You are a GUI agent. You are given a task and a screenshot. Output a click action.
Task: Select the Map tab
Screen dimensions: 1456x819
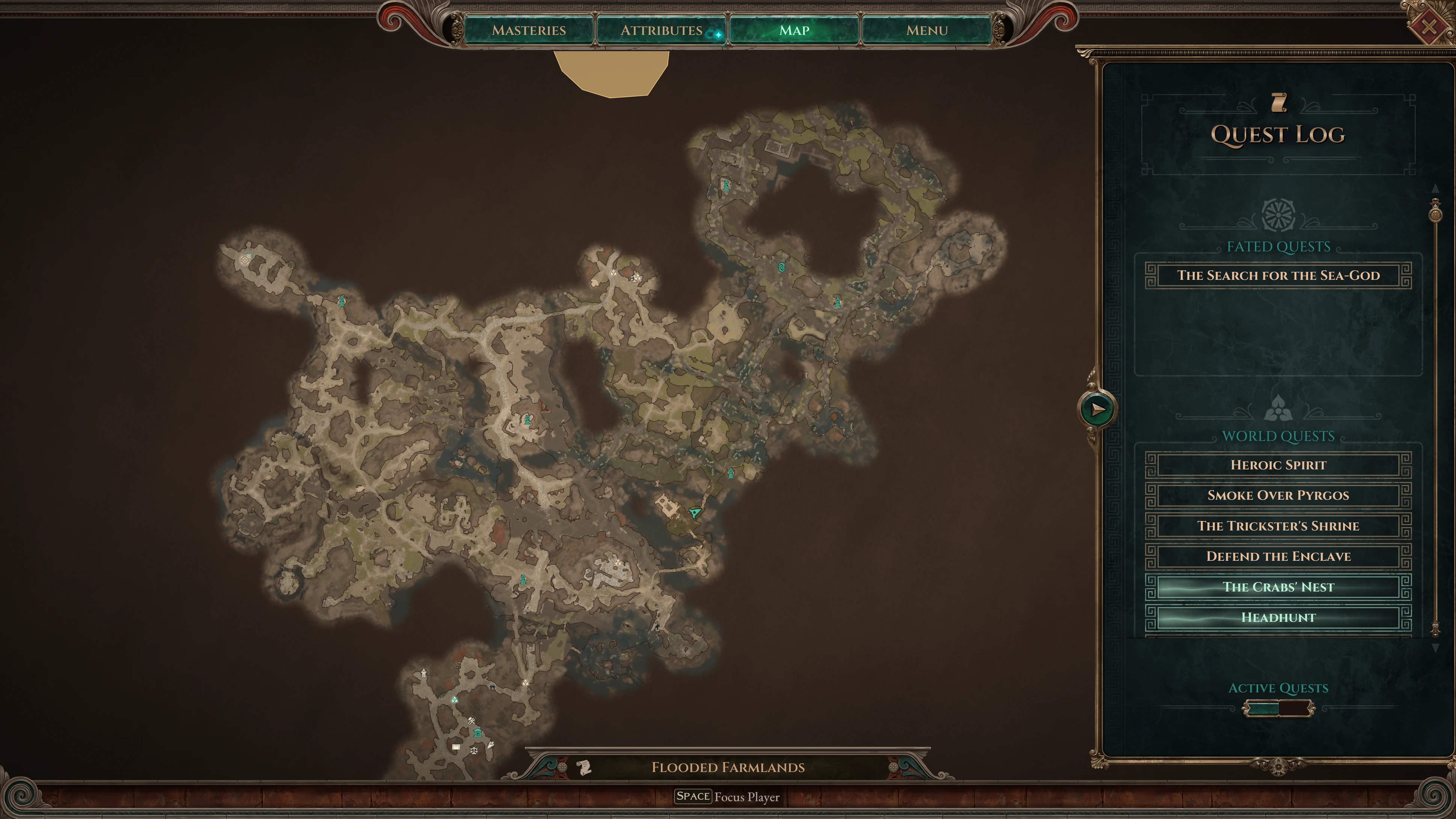tap(794, 30)
